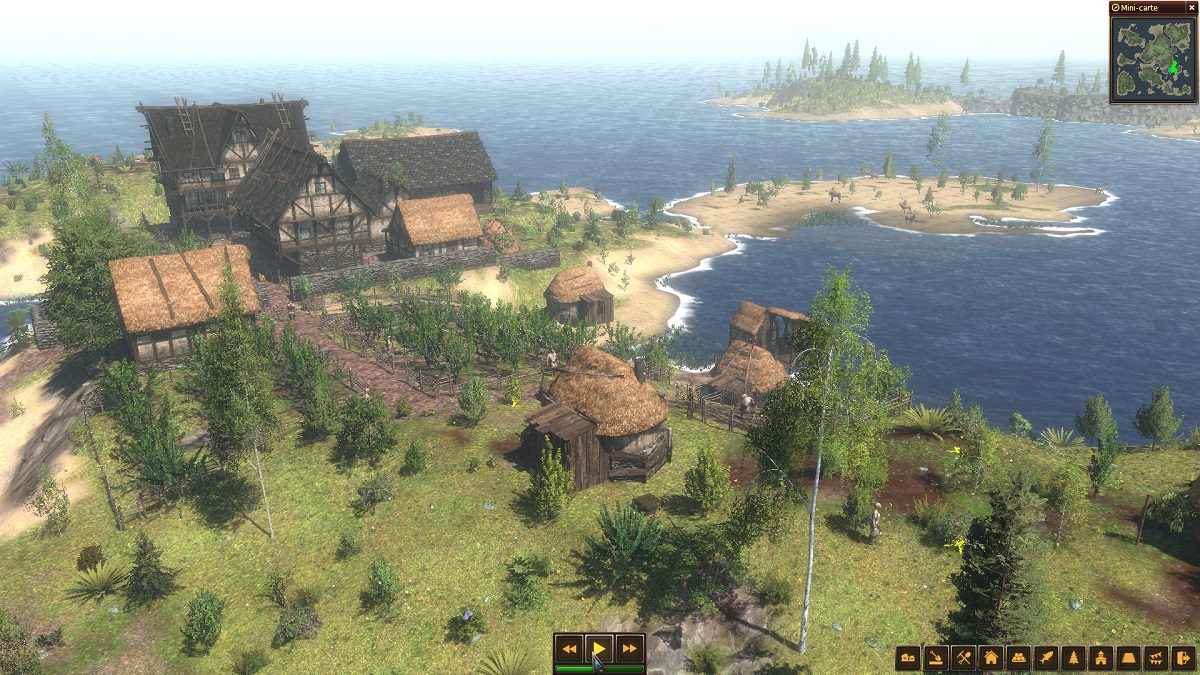The height and width of the screenshot is (675, 1200).
Task: Click the yellow play button
Action: pyautogui.click(x=599, y=649)
